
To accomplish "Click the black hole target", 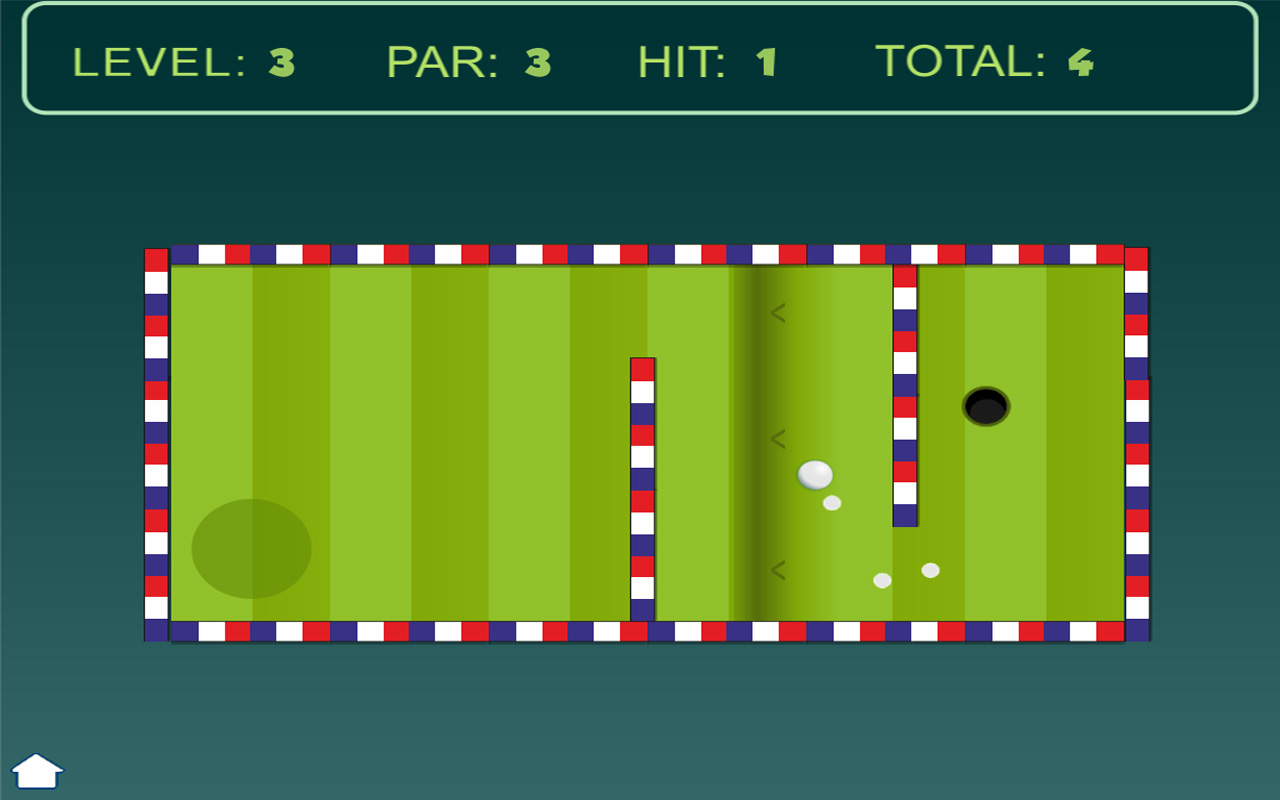I will tap(984, 404).
